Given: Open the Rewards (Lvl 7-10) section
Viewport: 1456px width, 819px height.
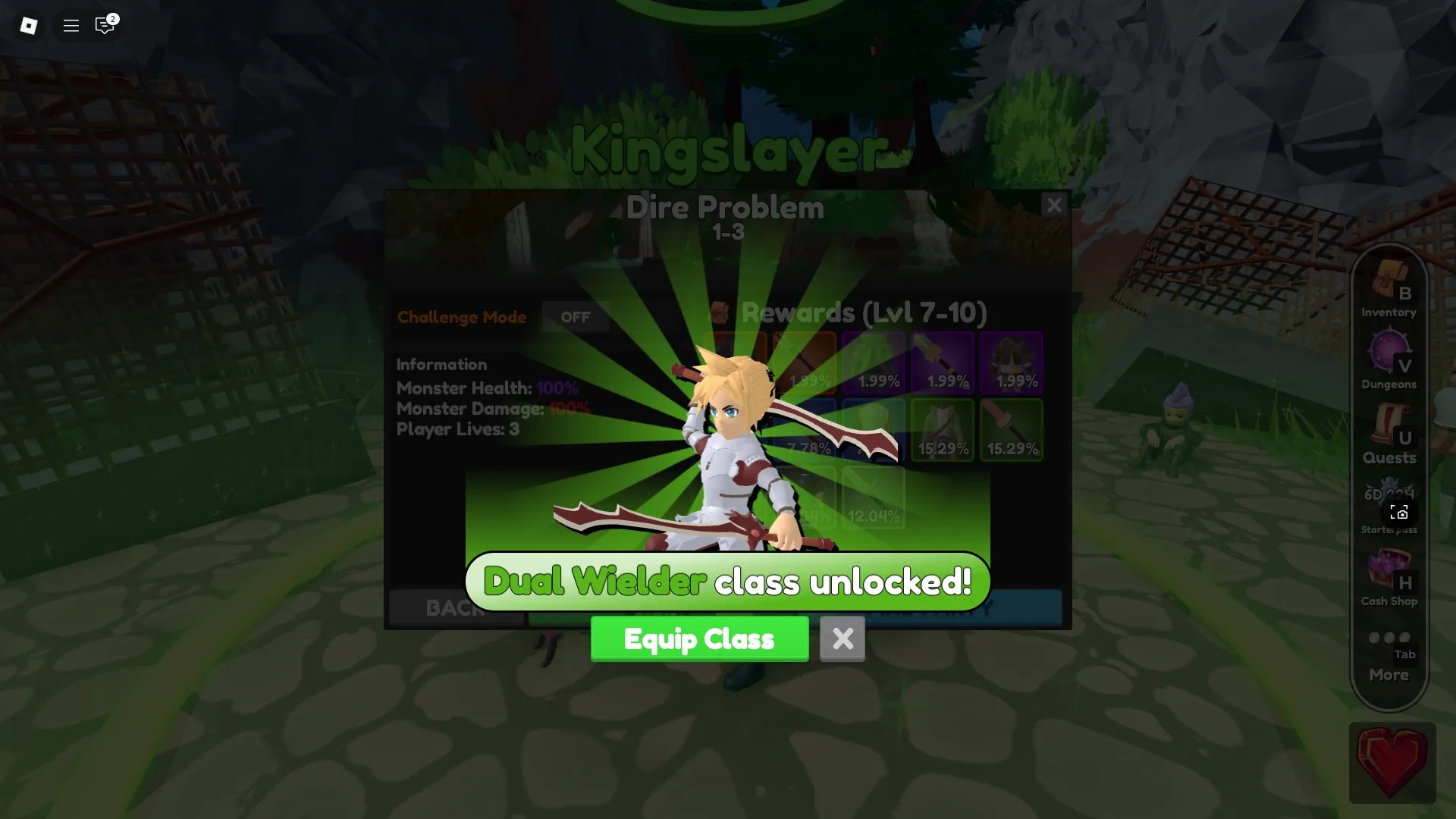Looking at the screenshot, I should [x=863, y=312].
